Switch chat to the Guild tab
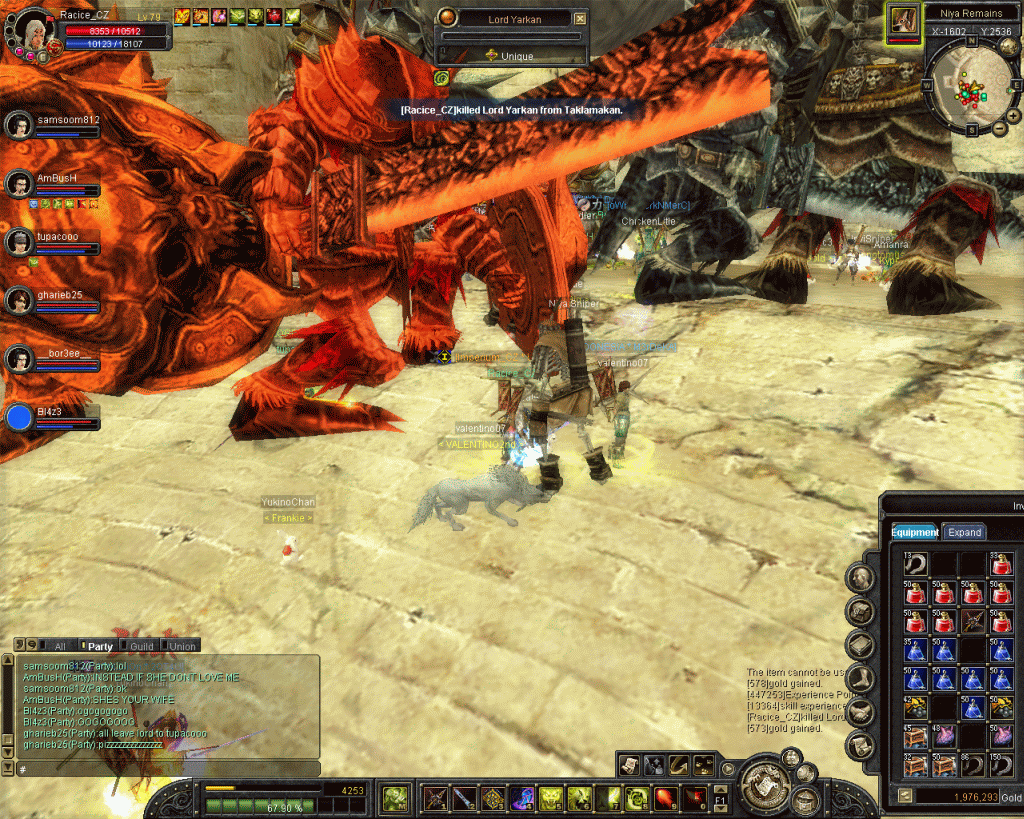This screenshot has height=819, width=1024. (140, 646)
